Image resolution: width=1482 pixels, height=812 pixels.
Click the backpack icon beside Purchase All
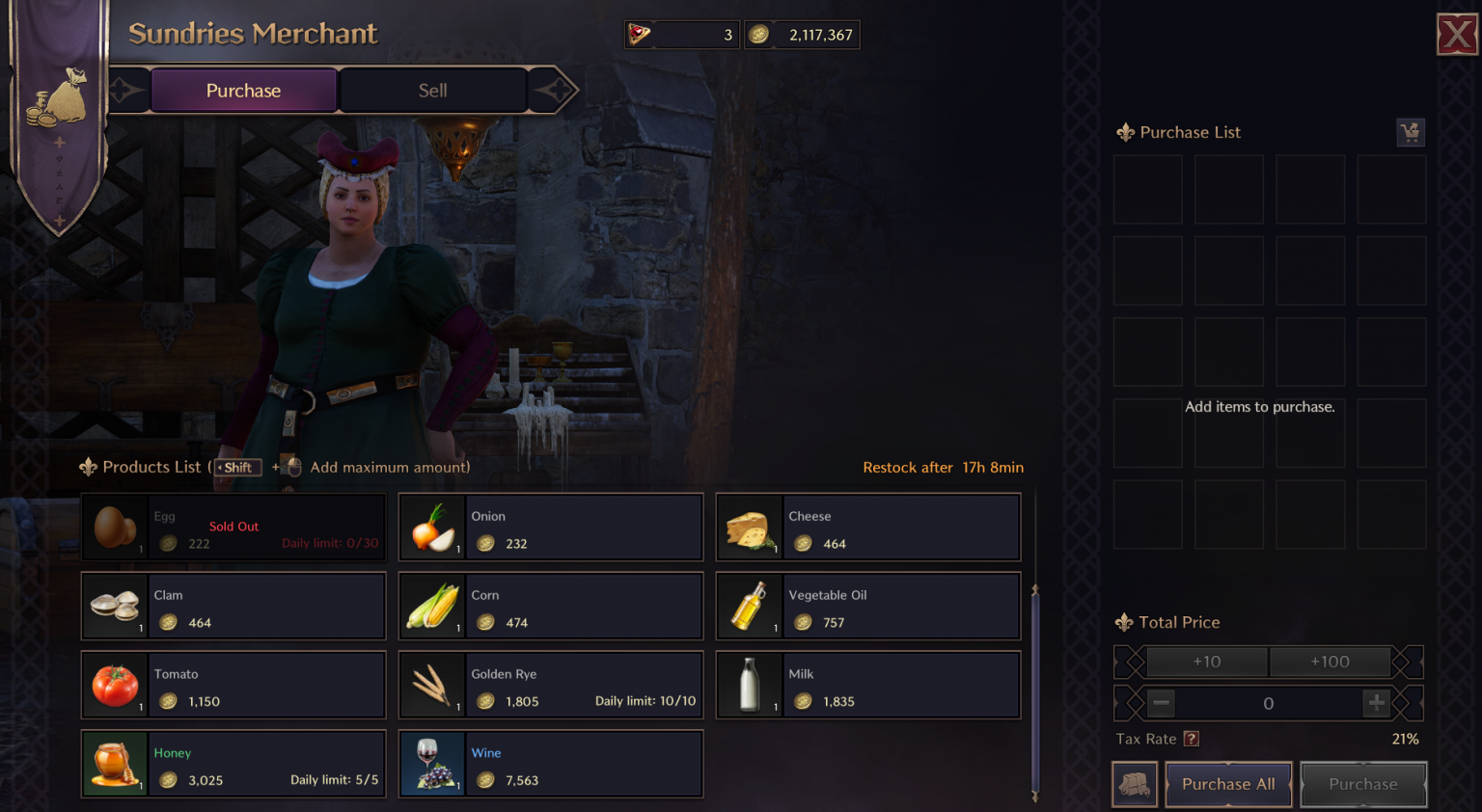pos(1135,784)
